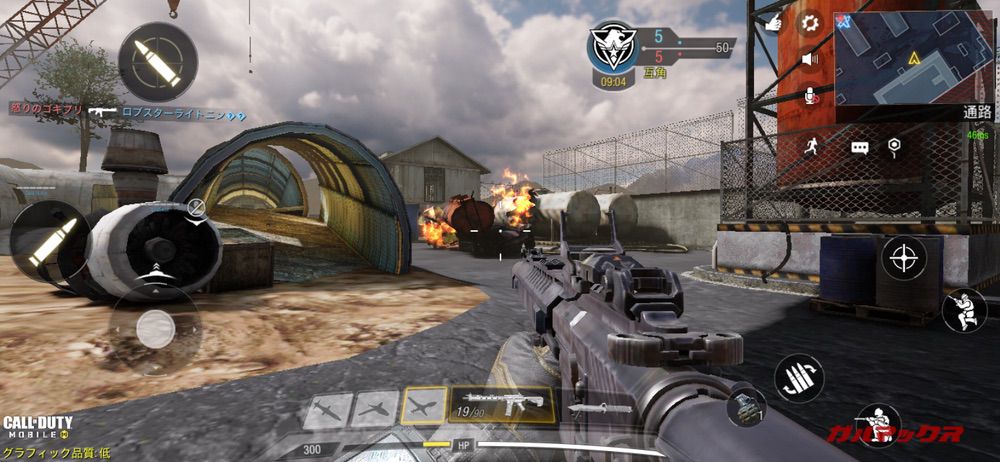The width and height of the screenshot is (1000, 462).
Task: Tap the prone stance button
Action: pos(879,425)
